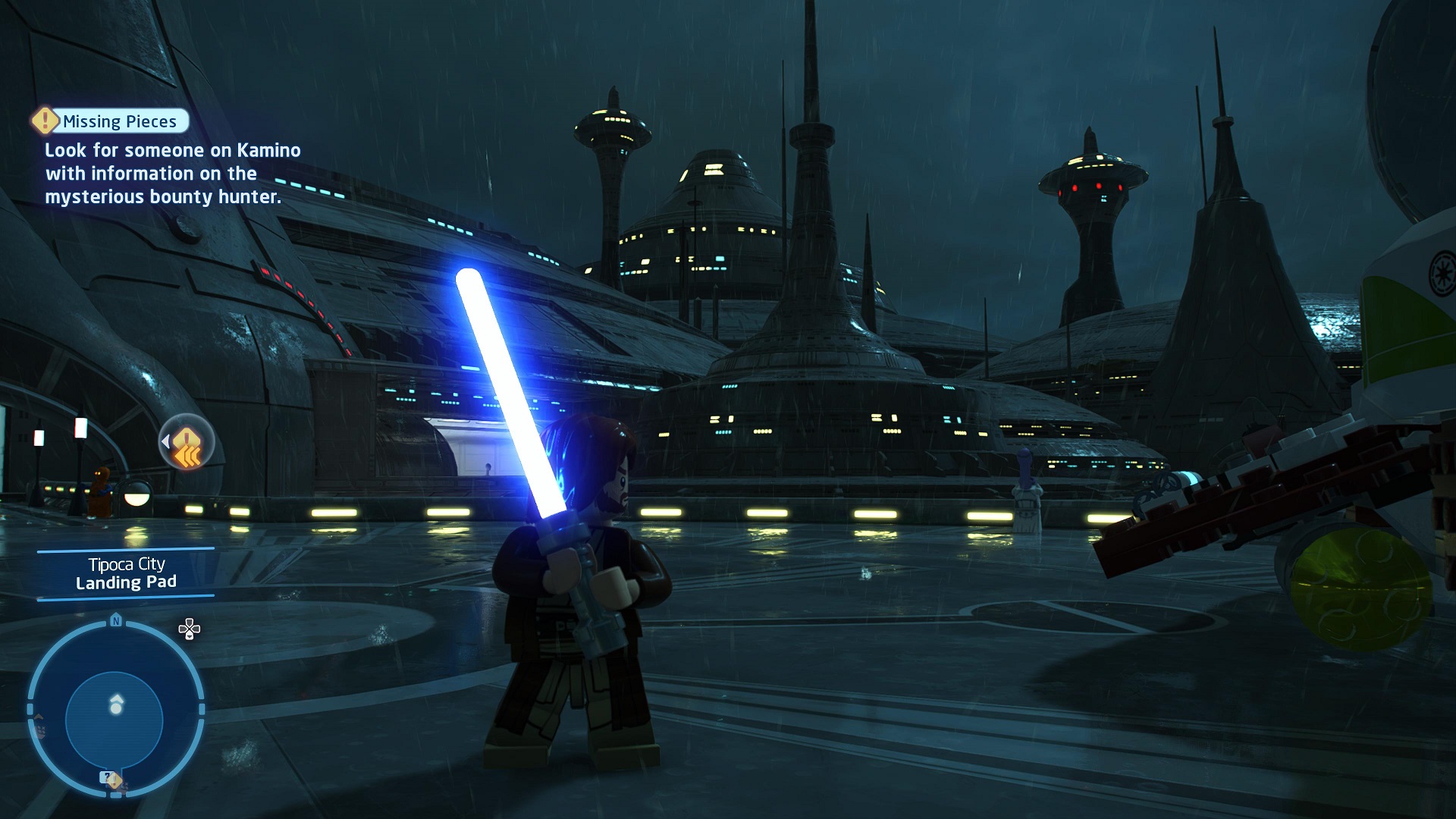Click the quest marker on minimap edge
The width and height of the screenshot is (1456, 819).
[x=111, y=779]
